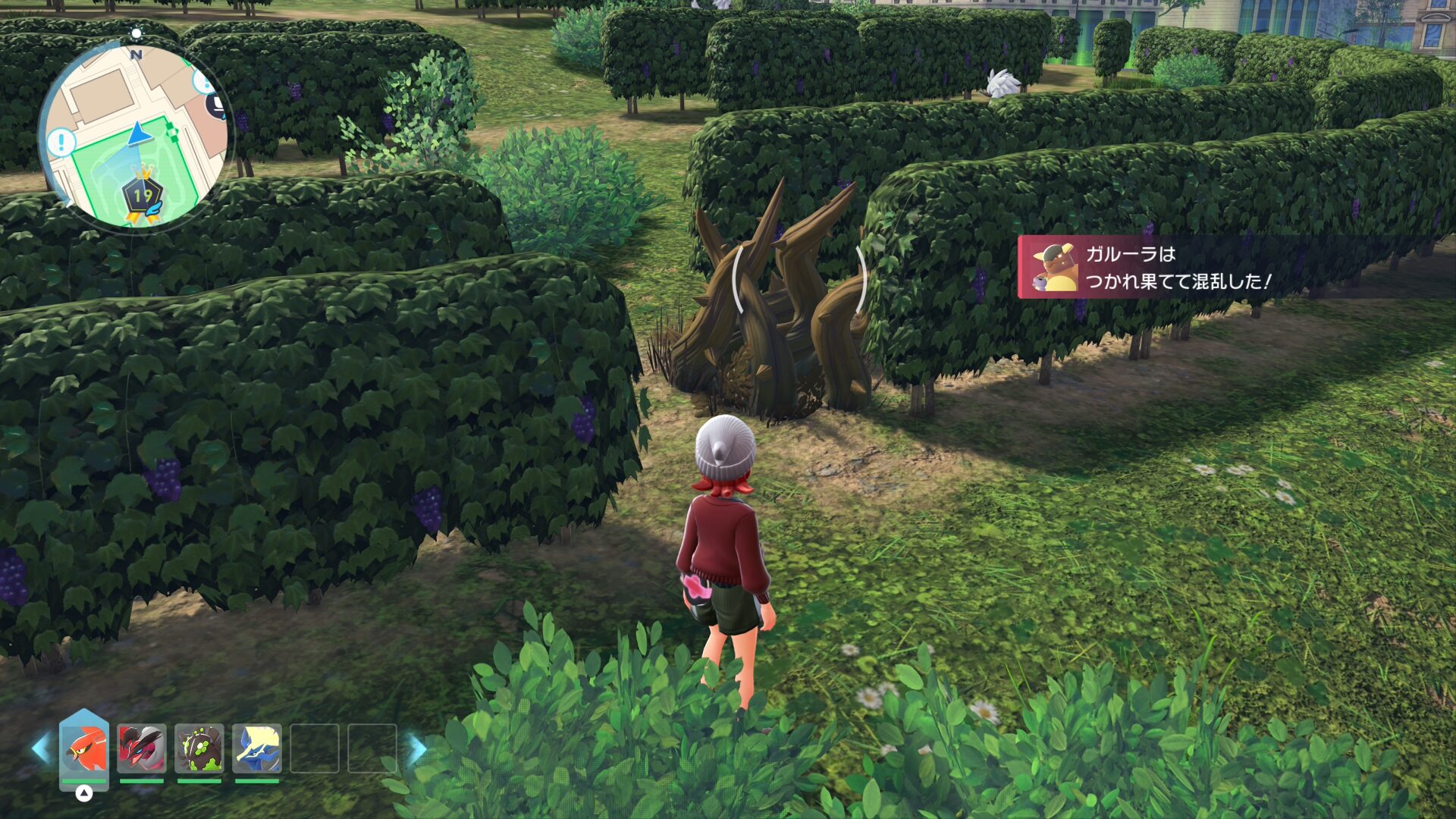Open the circular minimap

pos(135,136)
